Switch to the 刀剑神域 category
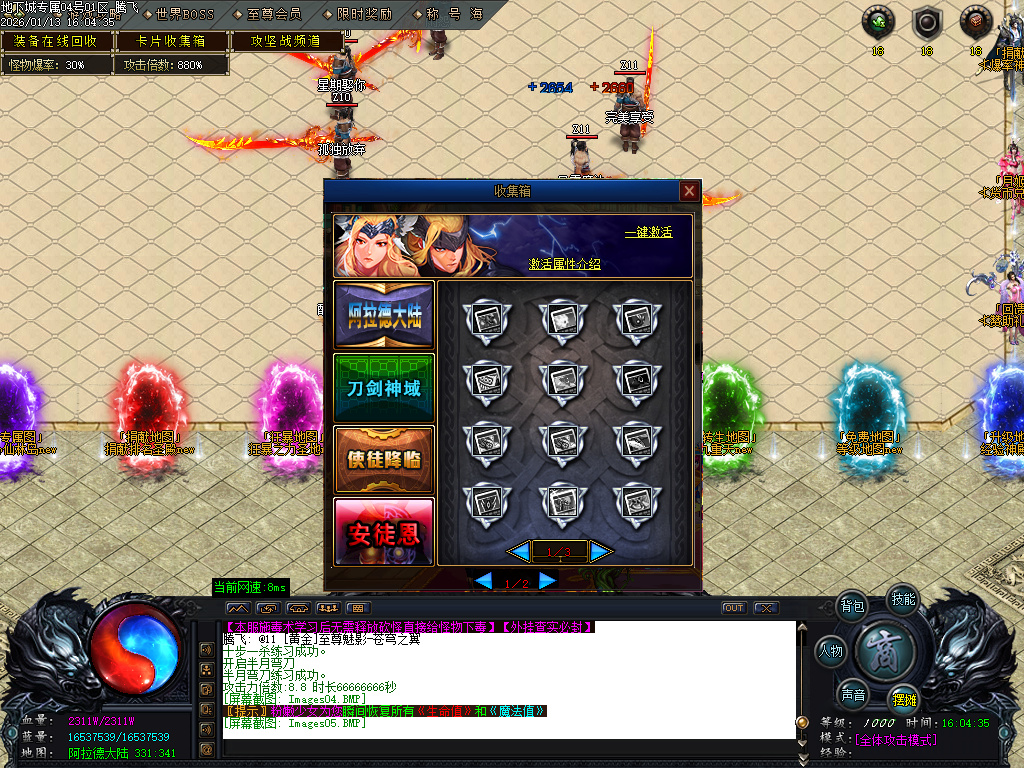Screen dimensions: 1024x768 384,387
